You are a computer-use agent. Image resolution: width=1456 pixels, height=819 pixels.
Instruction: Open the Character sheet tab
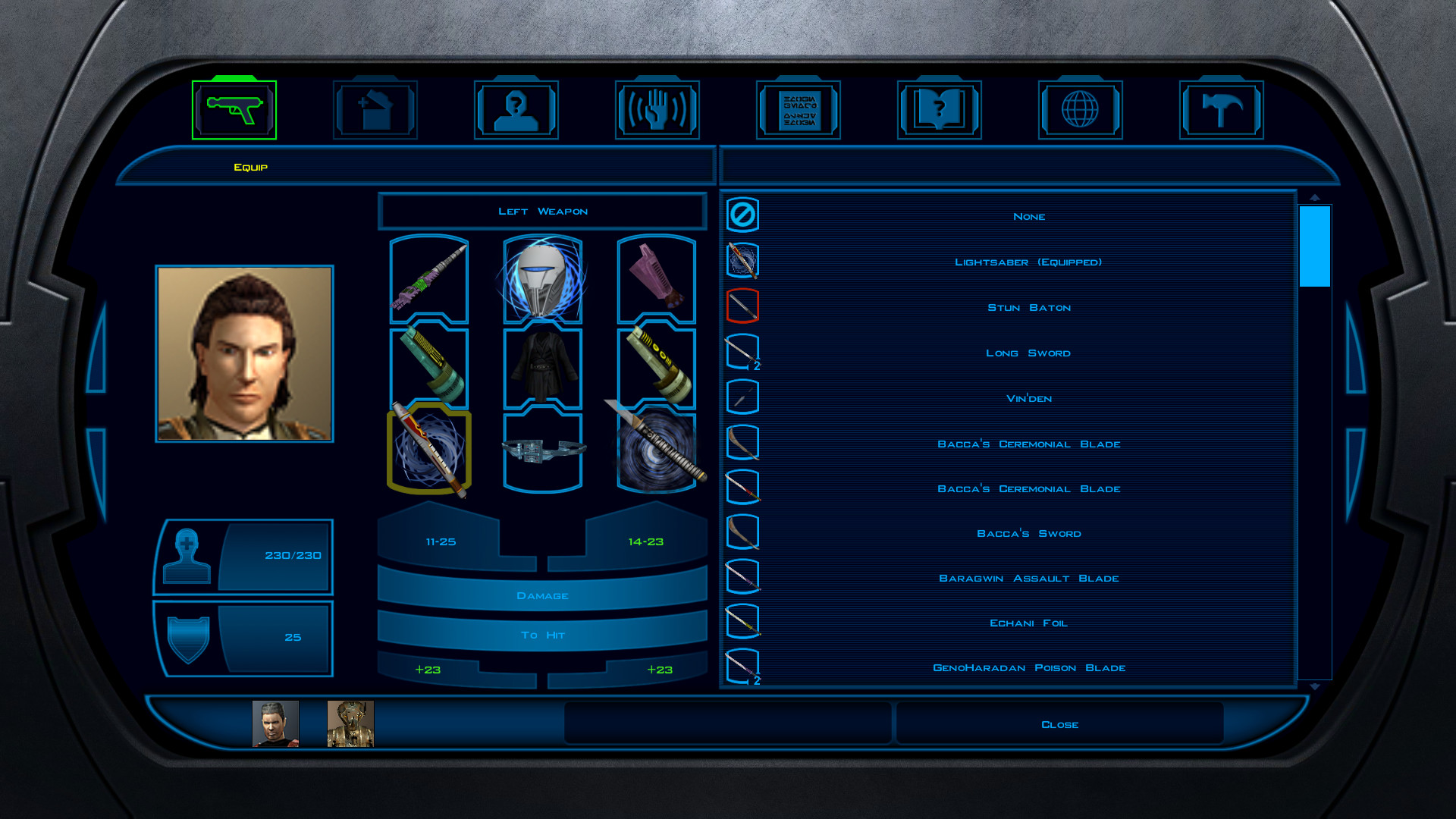click(516, 110)
